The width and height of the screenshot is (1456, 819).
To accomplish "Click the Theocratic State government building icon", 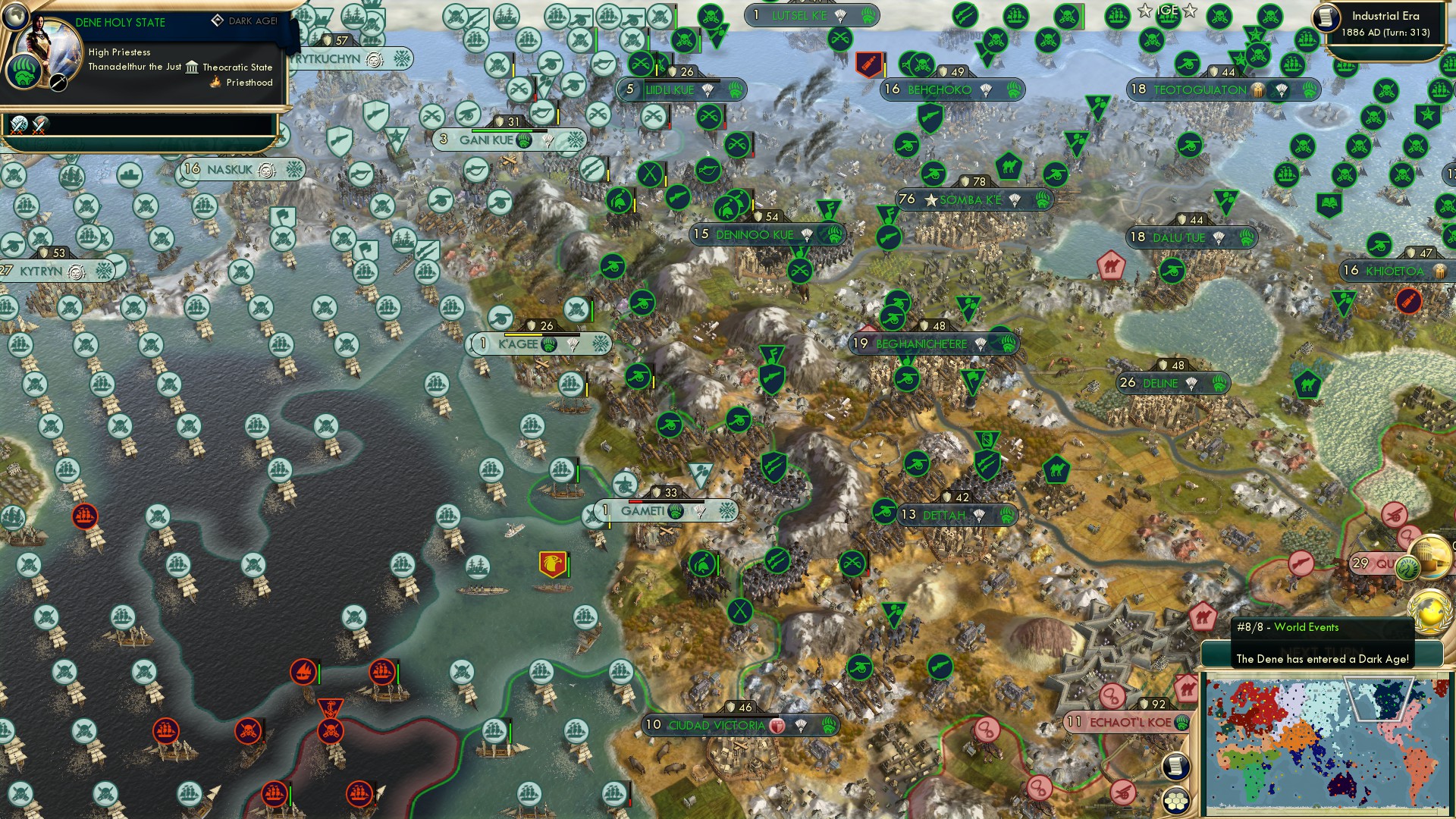I will coord(192,68).
